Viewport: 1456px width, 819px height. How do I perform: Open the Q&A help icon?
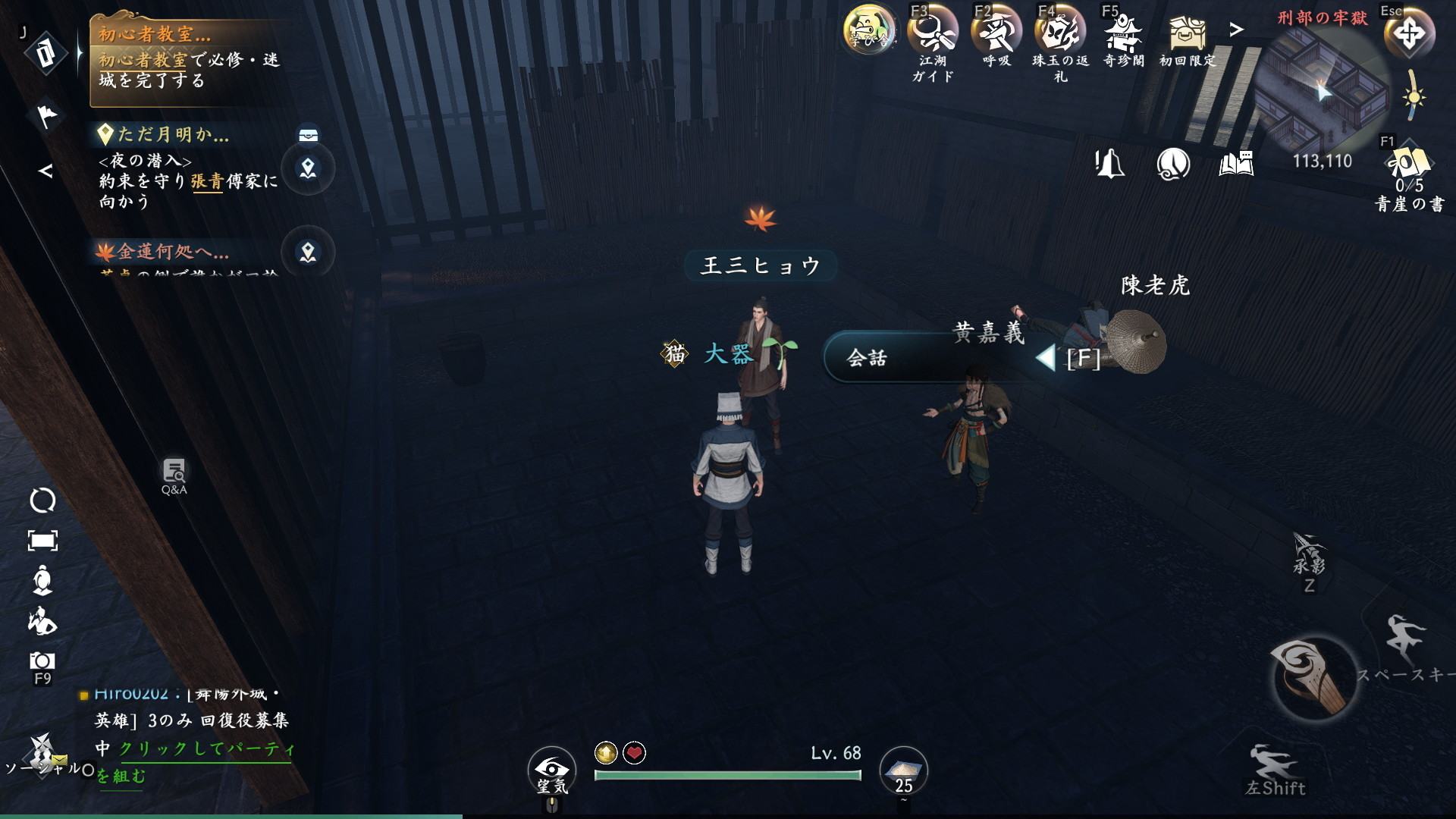(174, 475)
